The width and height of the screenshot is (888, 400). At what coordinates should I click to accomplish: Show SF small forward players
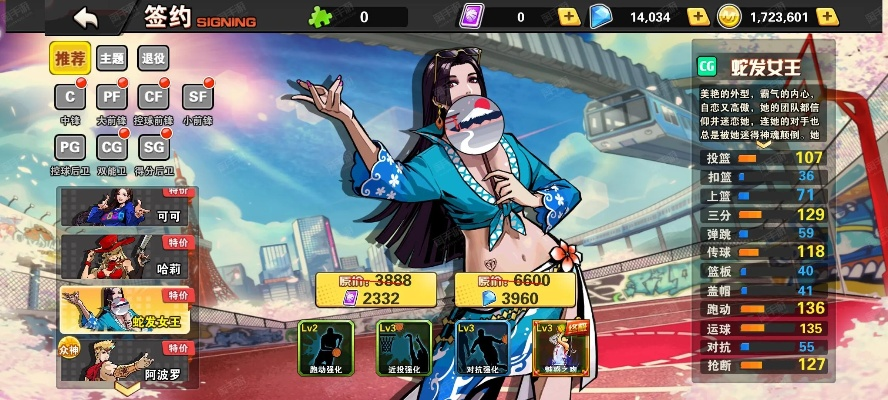197,97
